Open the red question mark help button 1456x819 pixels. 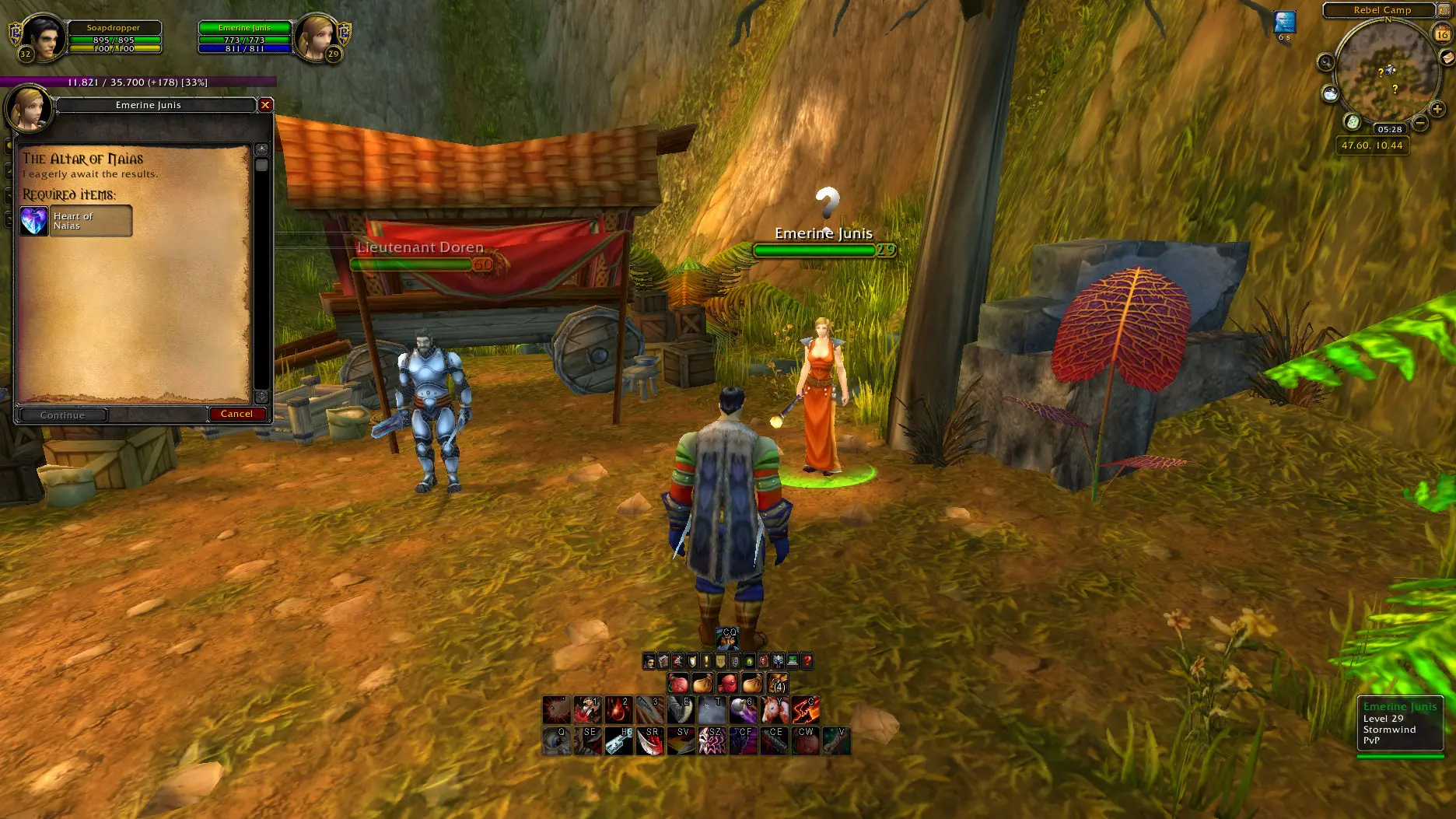click(x=807, y=661)
